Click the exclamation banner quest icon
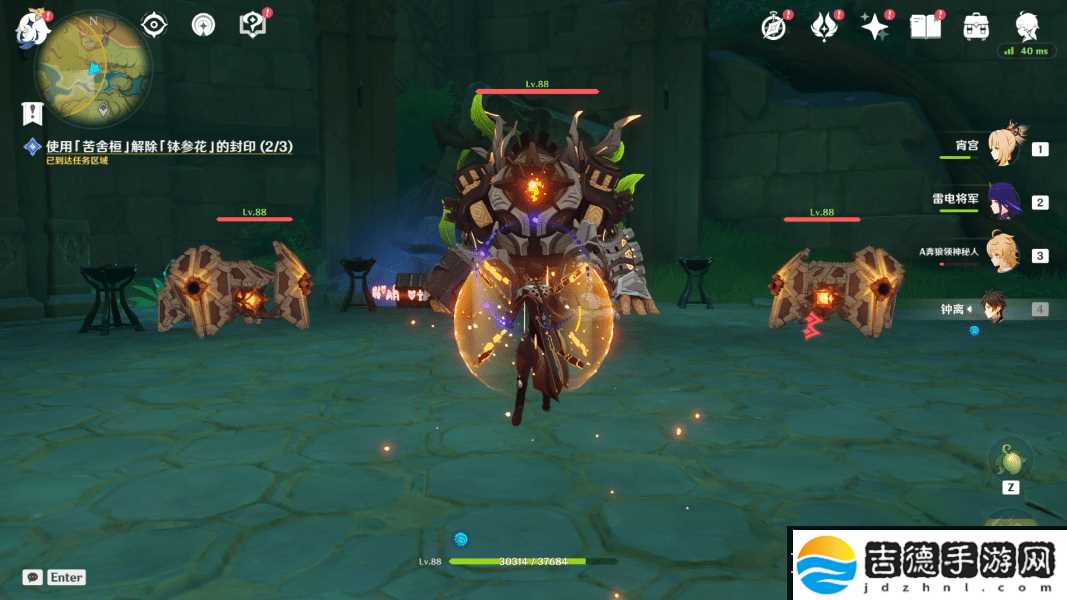Screen dimensions: 1067x600 (x=33, y=113)
